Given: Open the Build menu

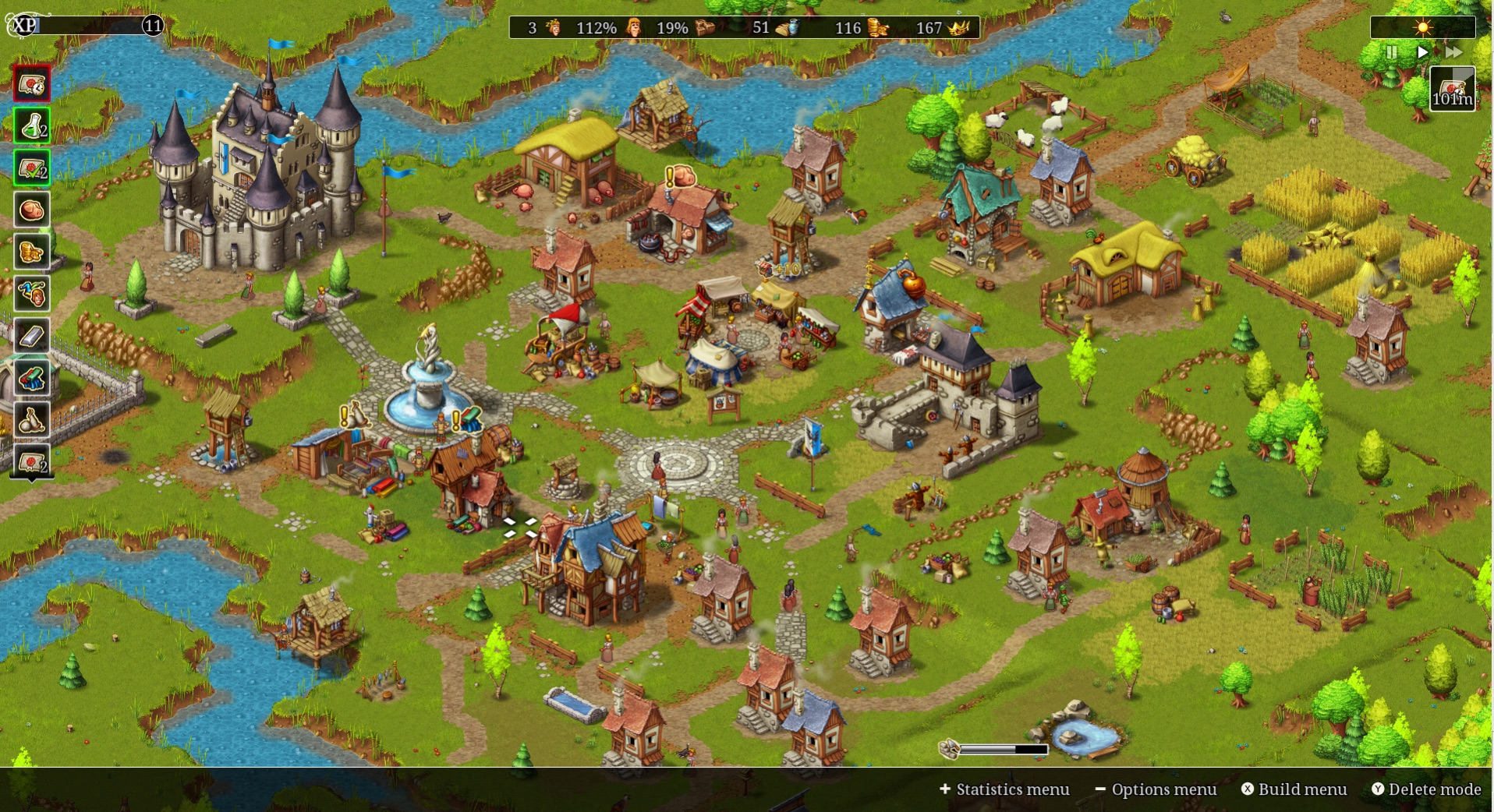Looking at the screenshot, I should (x=1294, y=789).
